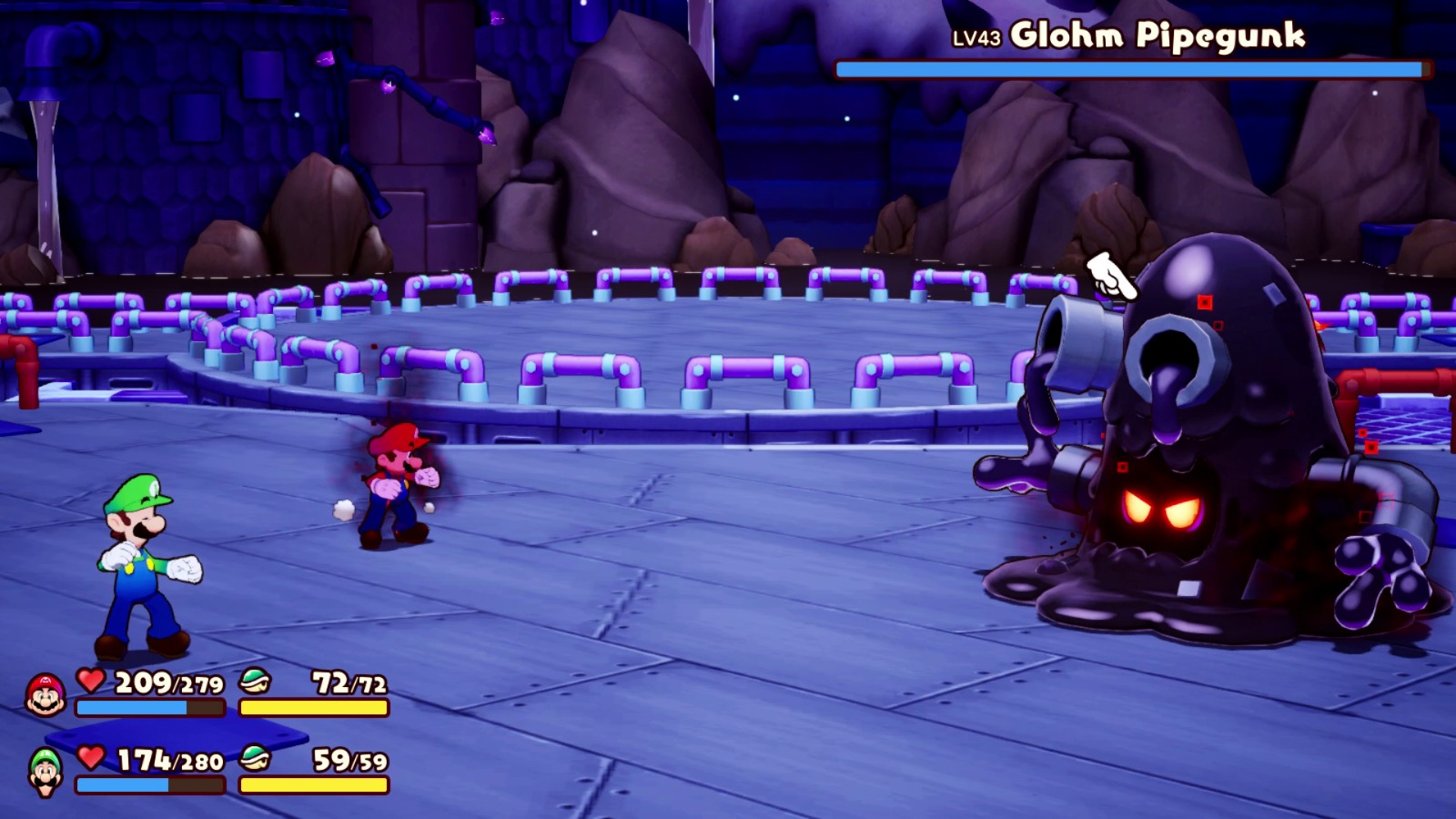The height and width of the screenshot is (819, 1456).
Task: Click Mario's blue HP gauge
Action: click(148, 706)
